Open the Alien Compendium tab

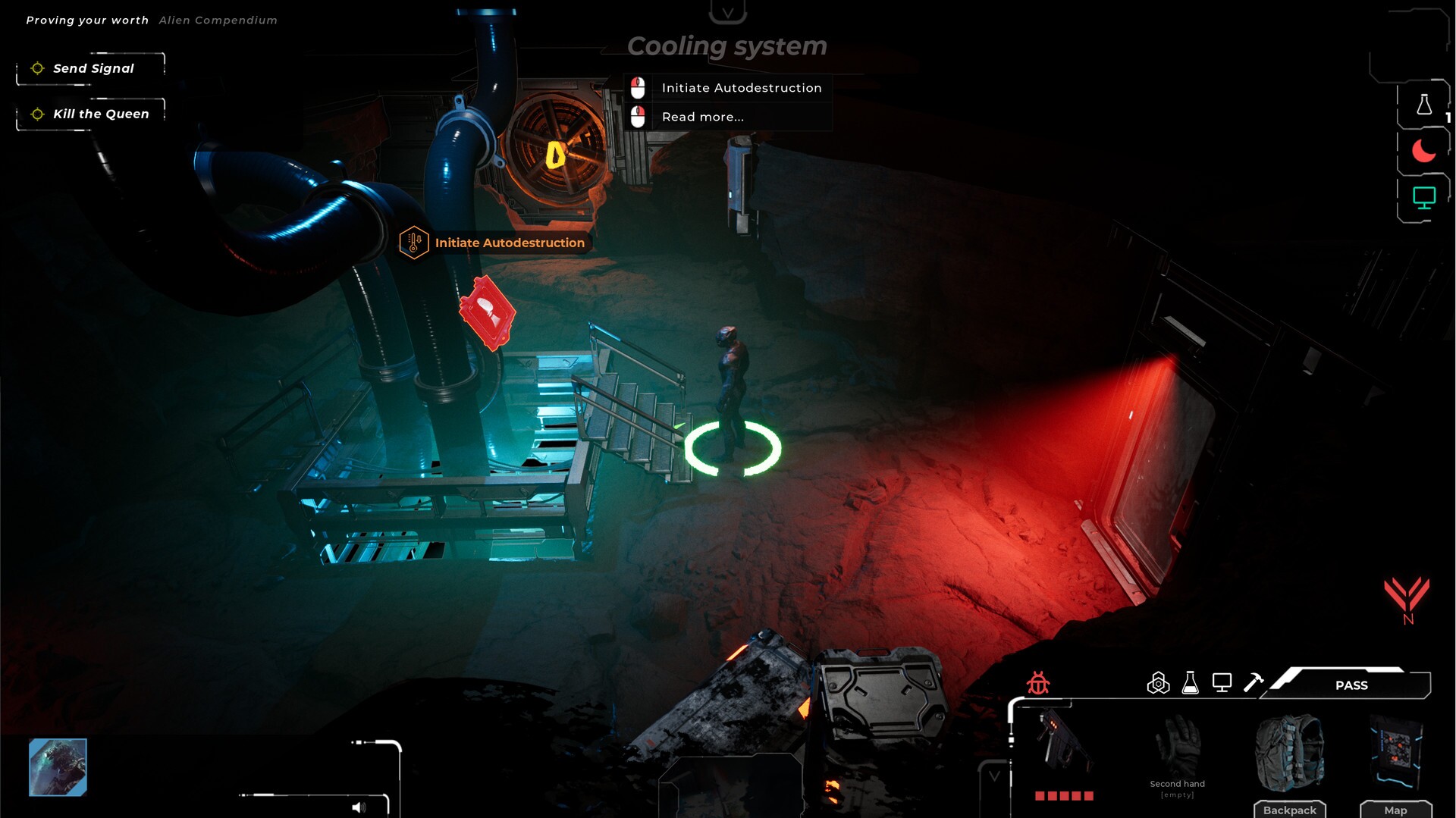(x=217, y=20)
